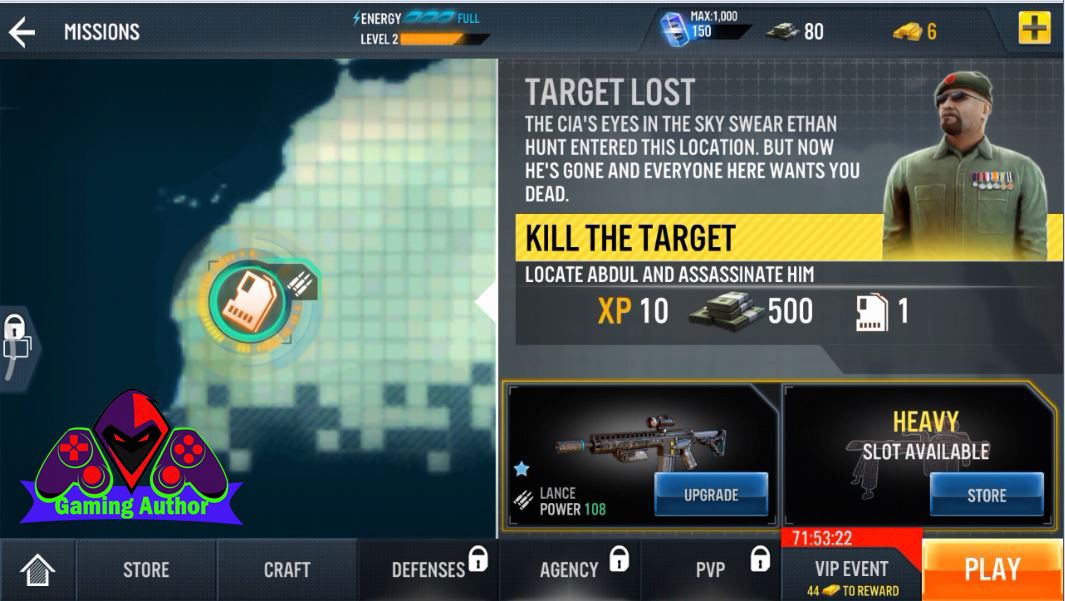
Task: Open the locked Agency tab
Action: pos(569,570)
